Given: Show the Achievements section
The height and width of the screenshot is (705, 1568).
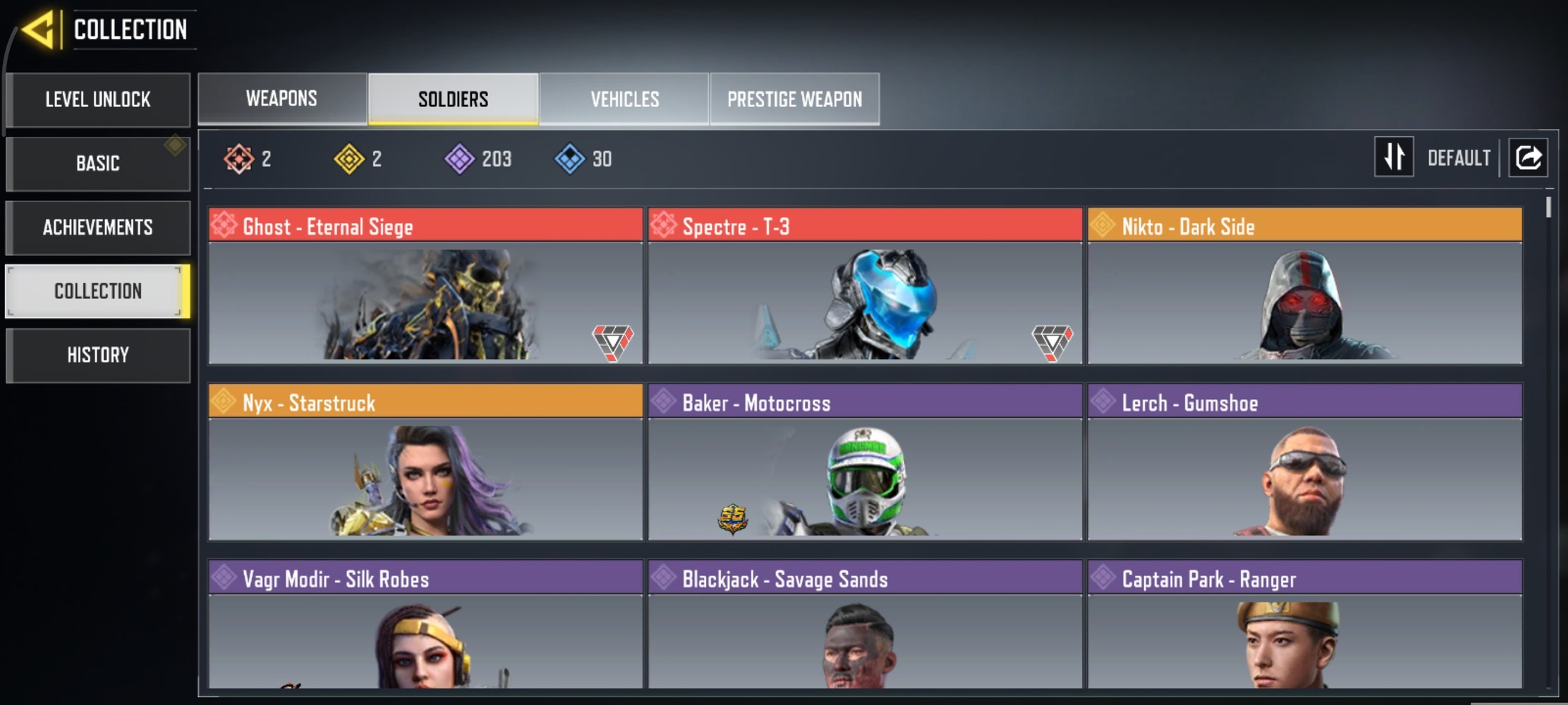Looking at the screenshot, I should pos(98,228).
